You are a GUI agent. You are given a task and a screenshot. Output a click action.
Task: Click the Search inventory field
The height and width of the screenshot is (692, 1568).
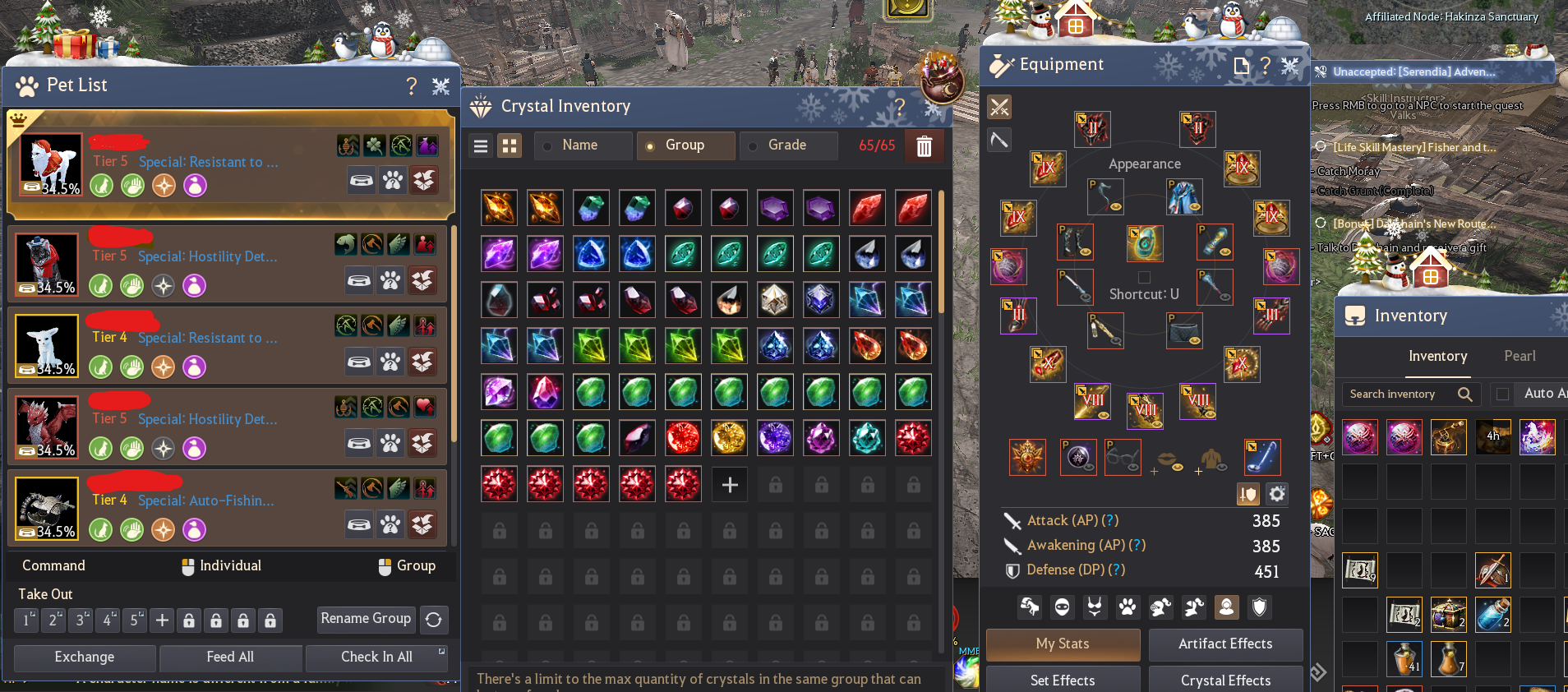tap(1401, 394)
